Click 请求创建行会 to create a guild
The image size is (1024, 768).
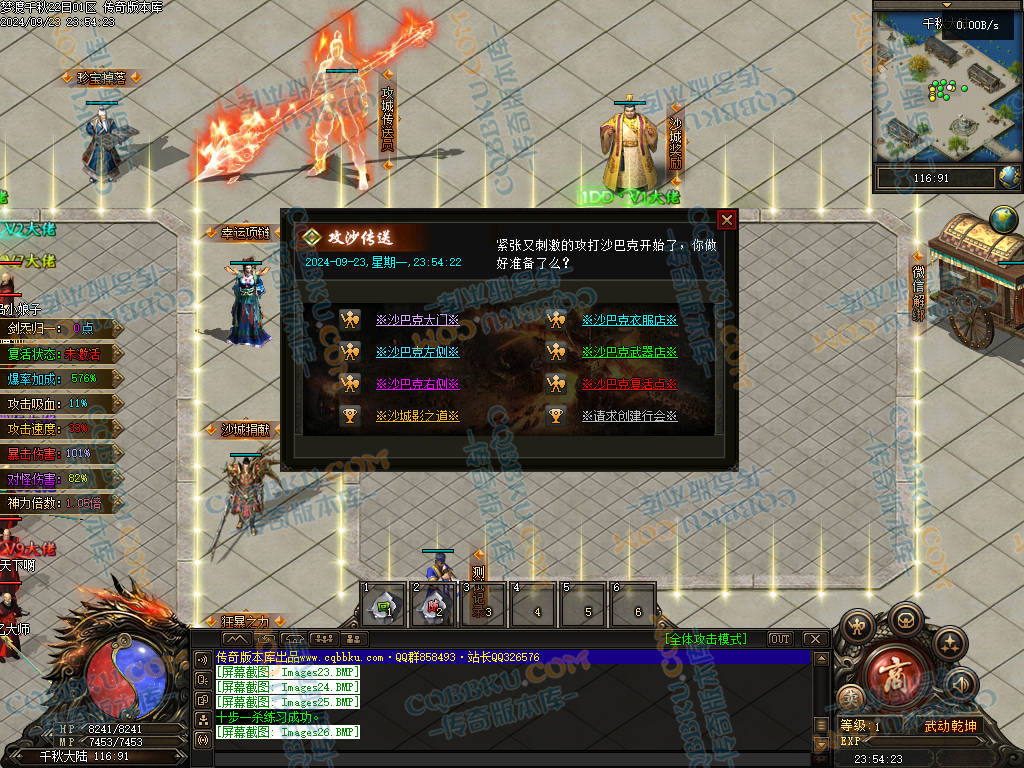(x=629, y=416)
